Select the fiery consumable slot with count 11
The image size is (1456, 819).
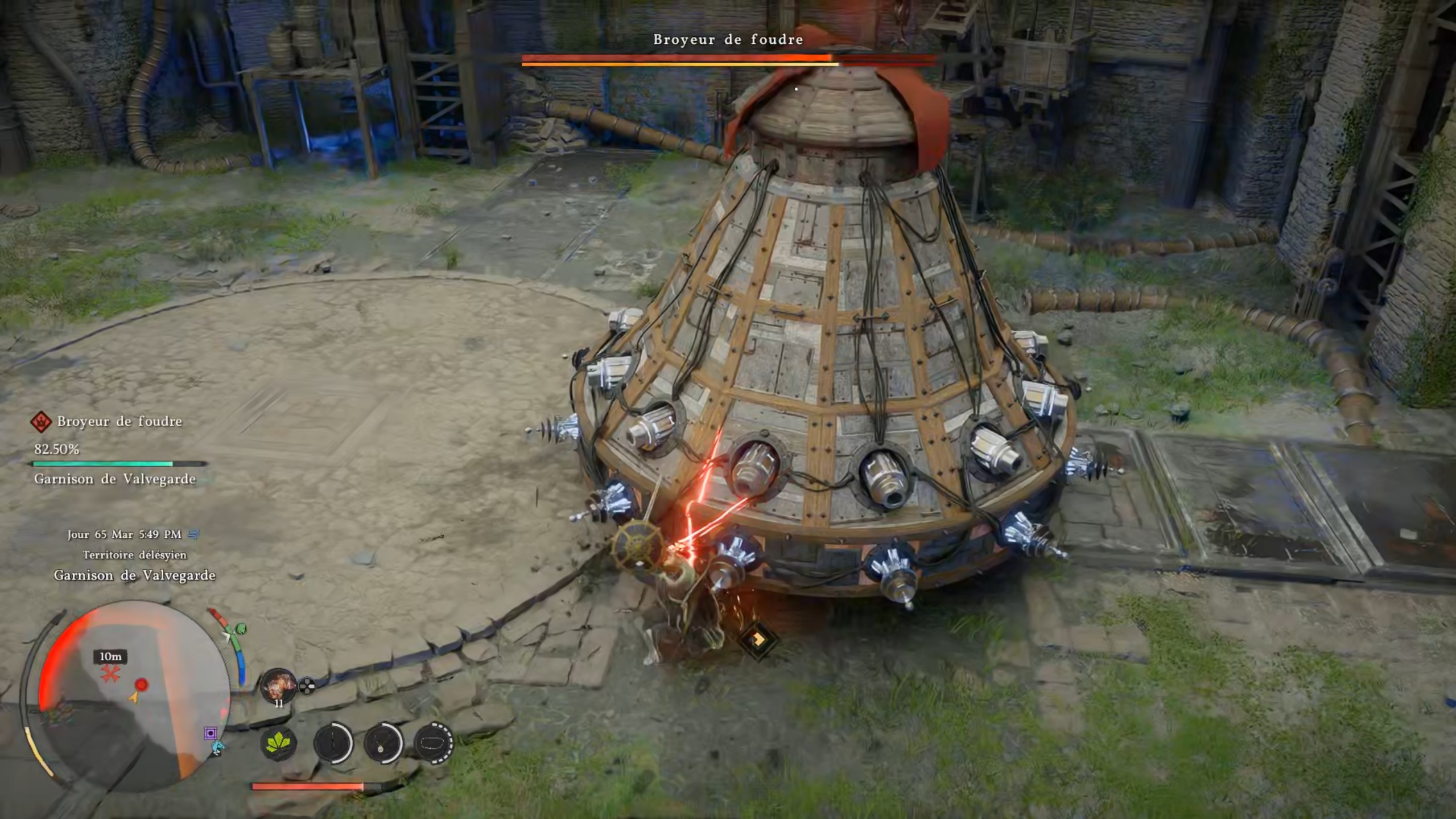[x=278, y=685]
